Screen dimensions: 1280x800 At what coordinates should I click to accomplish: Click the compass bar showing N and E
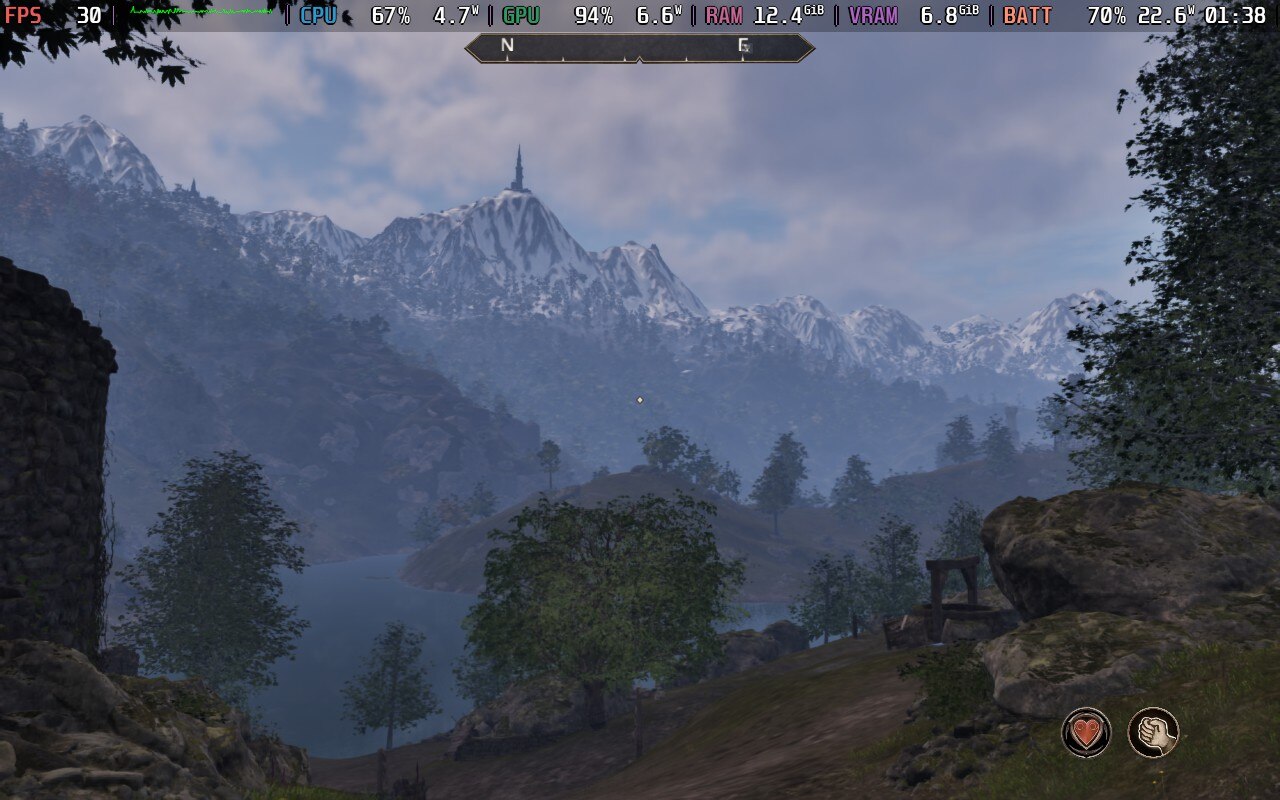639,47
